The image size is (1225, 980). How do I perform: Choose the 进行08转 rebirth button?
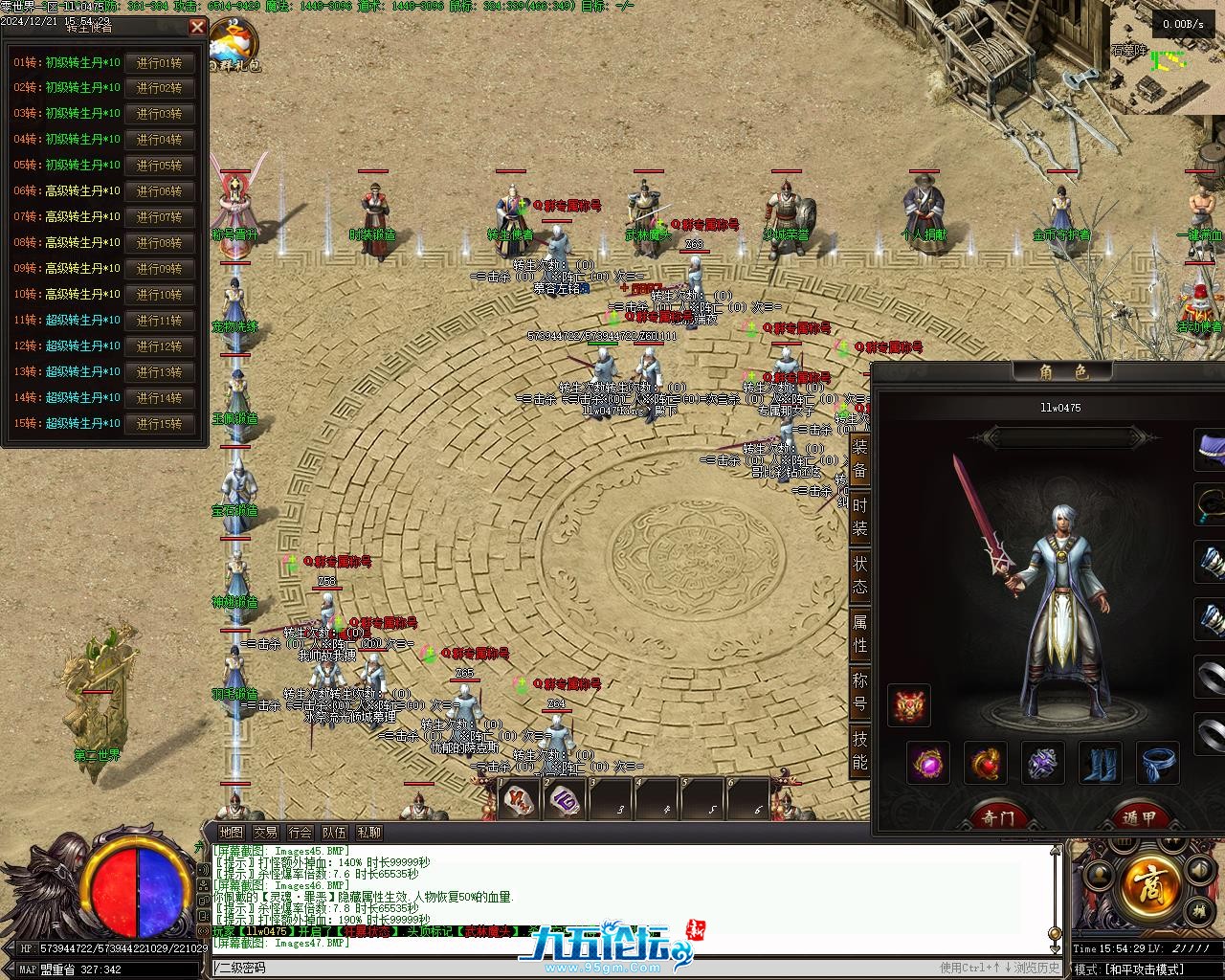pyautogui.click(x=159, y=243)
